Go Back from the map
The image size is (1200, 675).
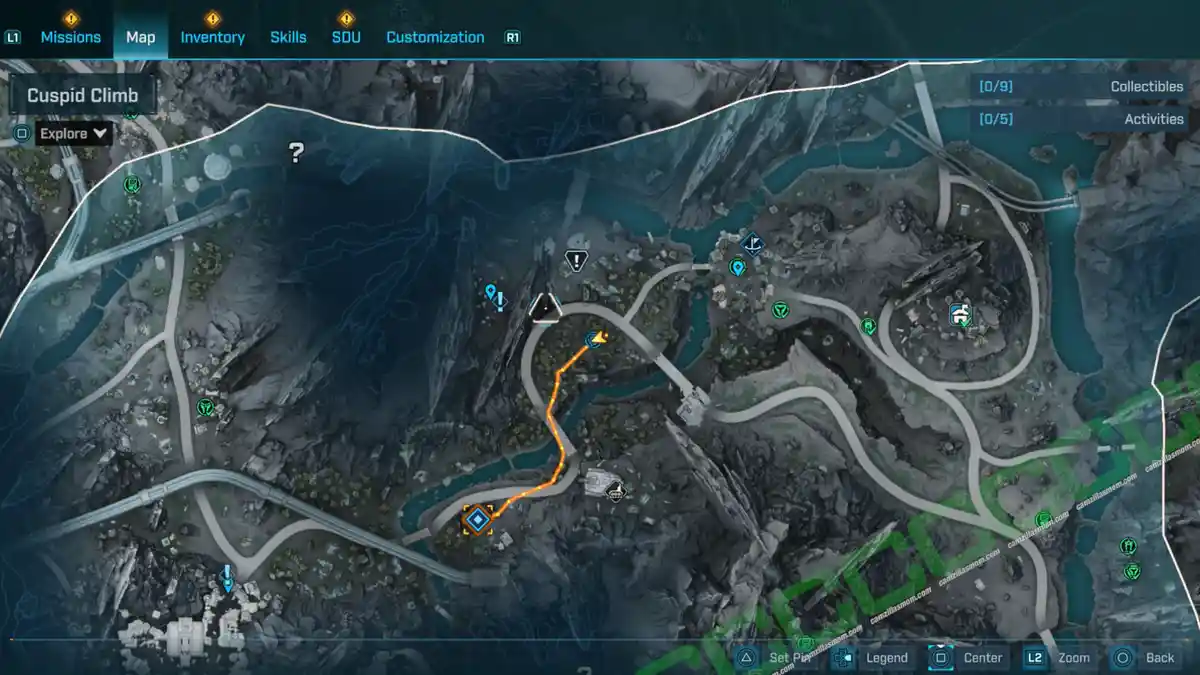coord(1146,657)
